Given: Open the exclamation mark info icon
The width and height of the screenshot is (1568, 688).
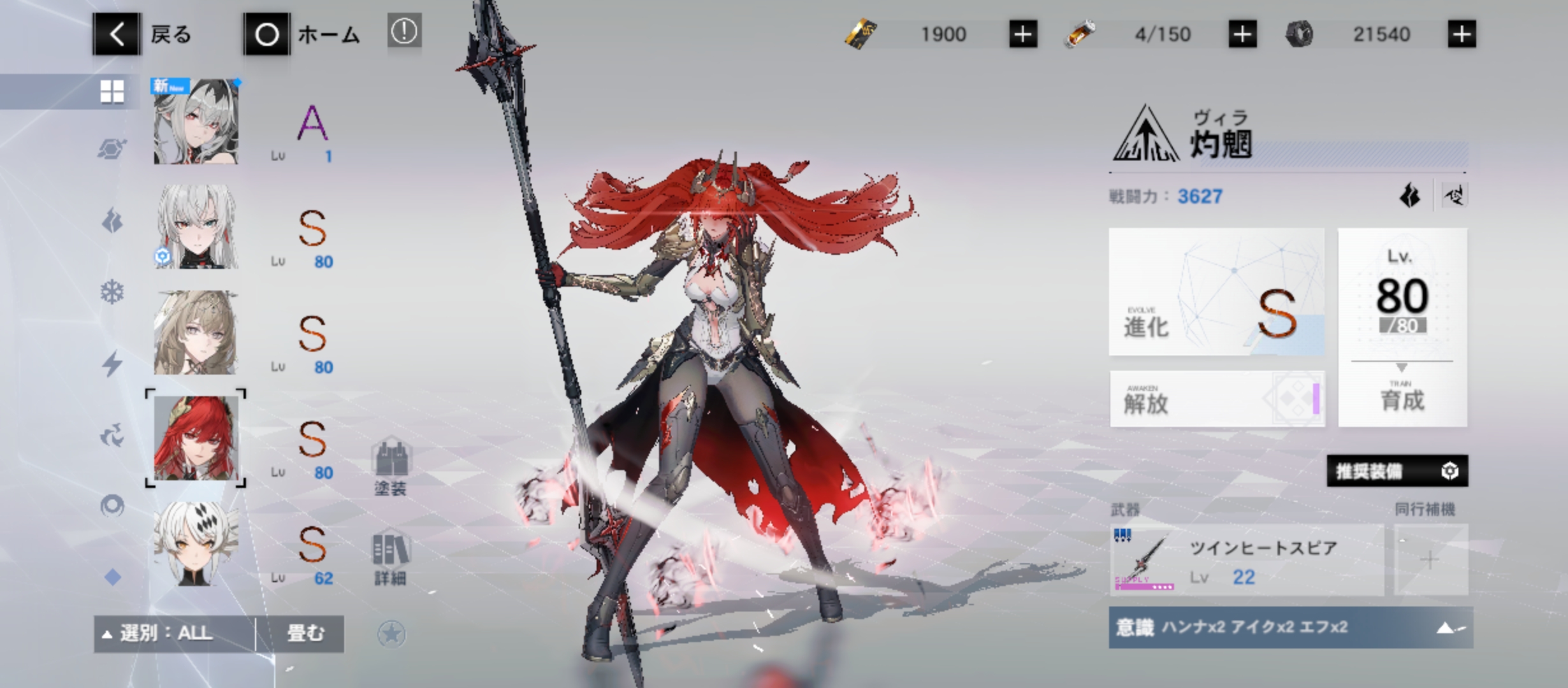Looking at the screenshot, I should pyautogui.click(x=404, y=32).
